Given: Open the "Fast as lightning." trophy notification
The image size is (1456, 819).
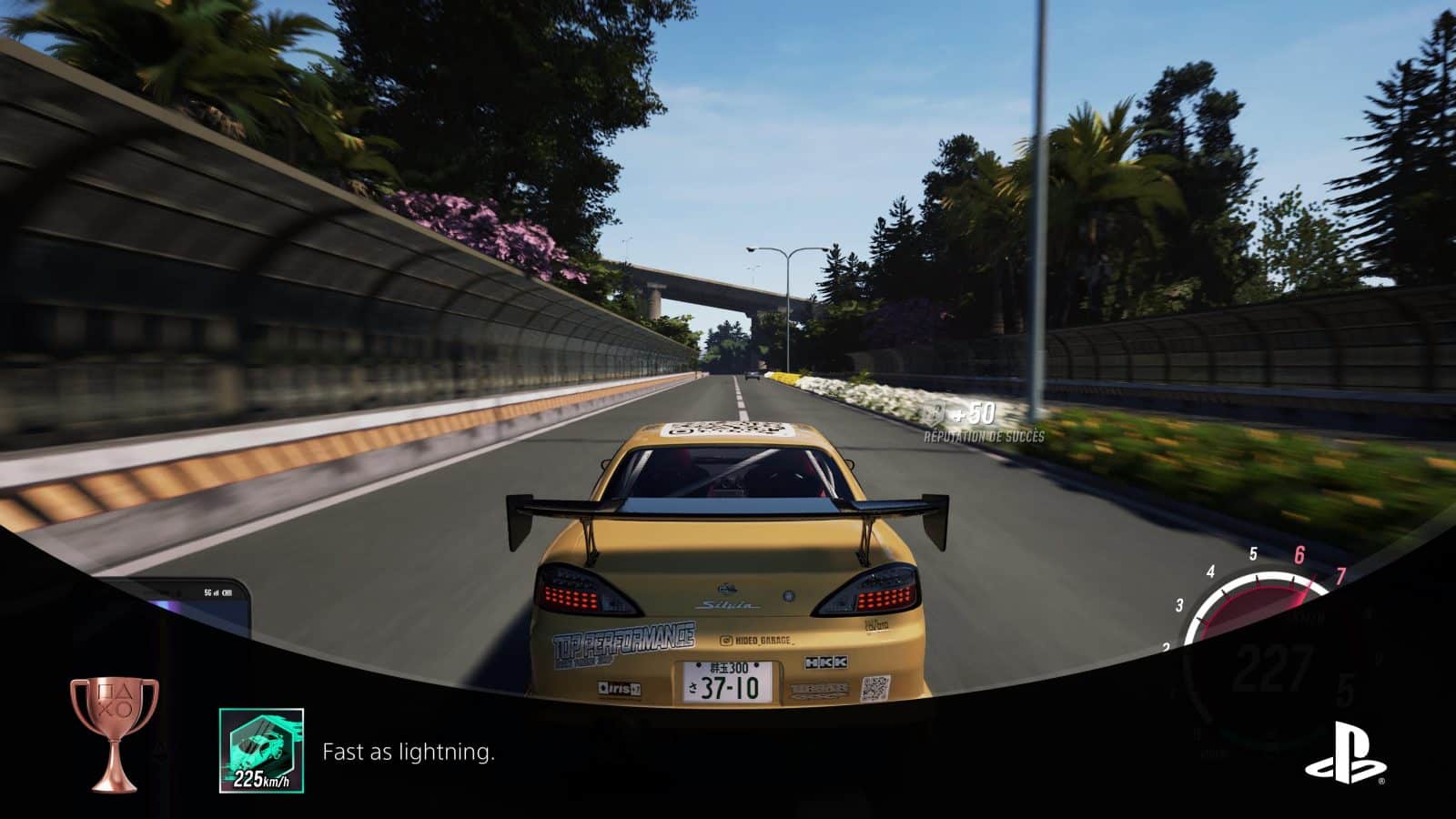Looking at the screenshot, I should click(x=409, y=753).
